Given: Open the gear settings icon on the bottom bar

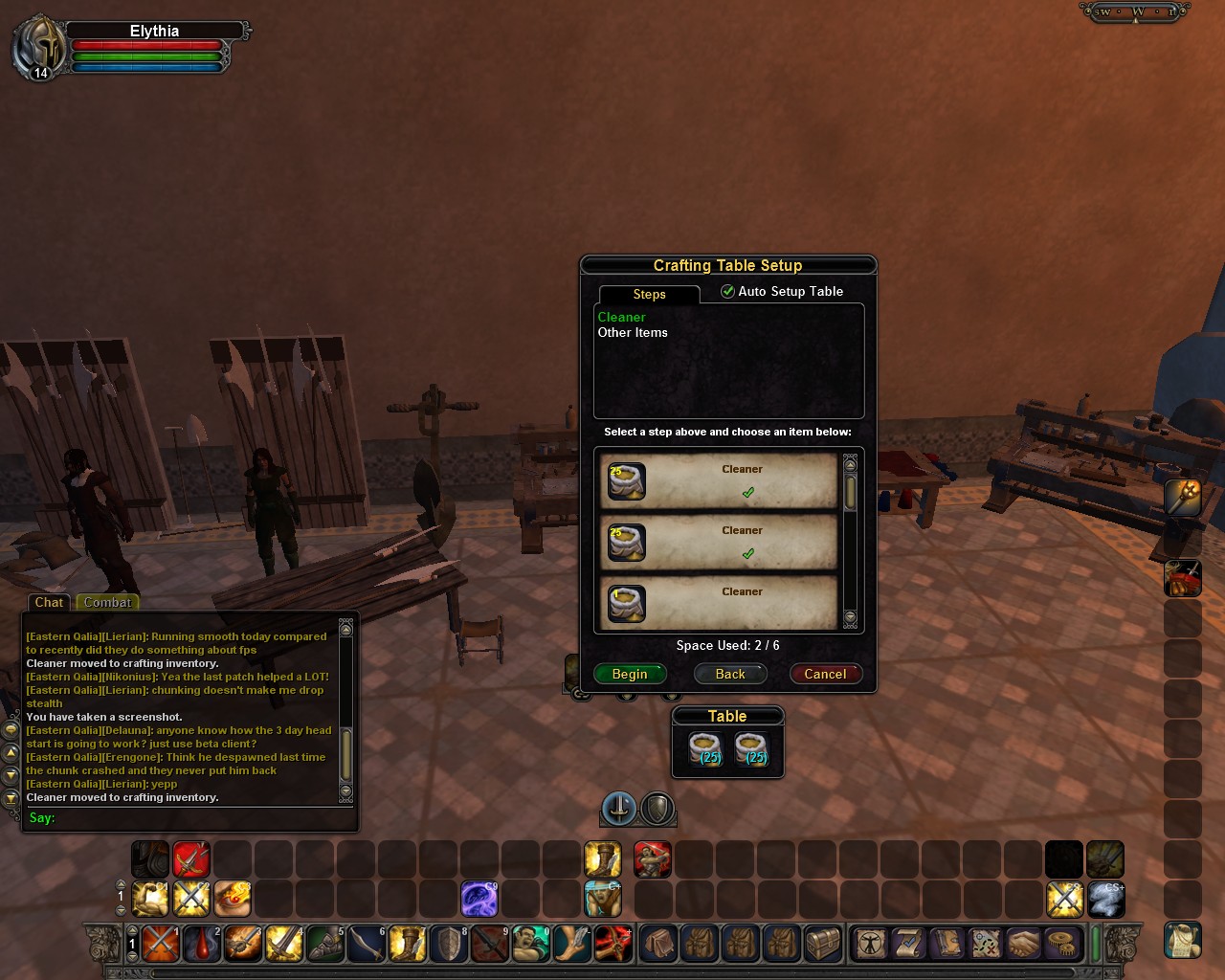Looking at the screenshot, I should click(x=1060, y=944).
